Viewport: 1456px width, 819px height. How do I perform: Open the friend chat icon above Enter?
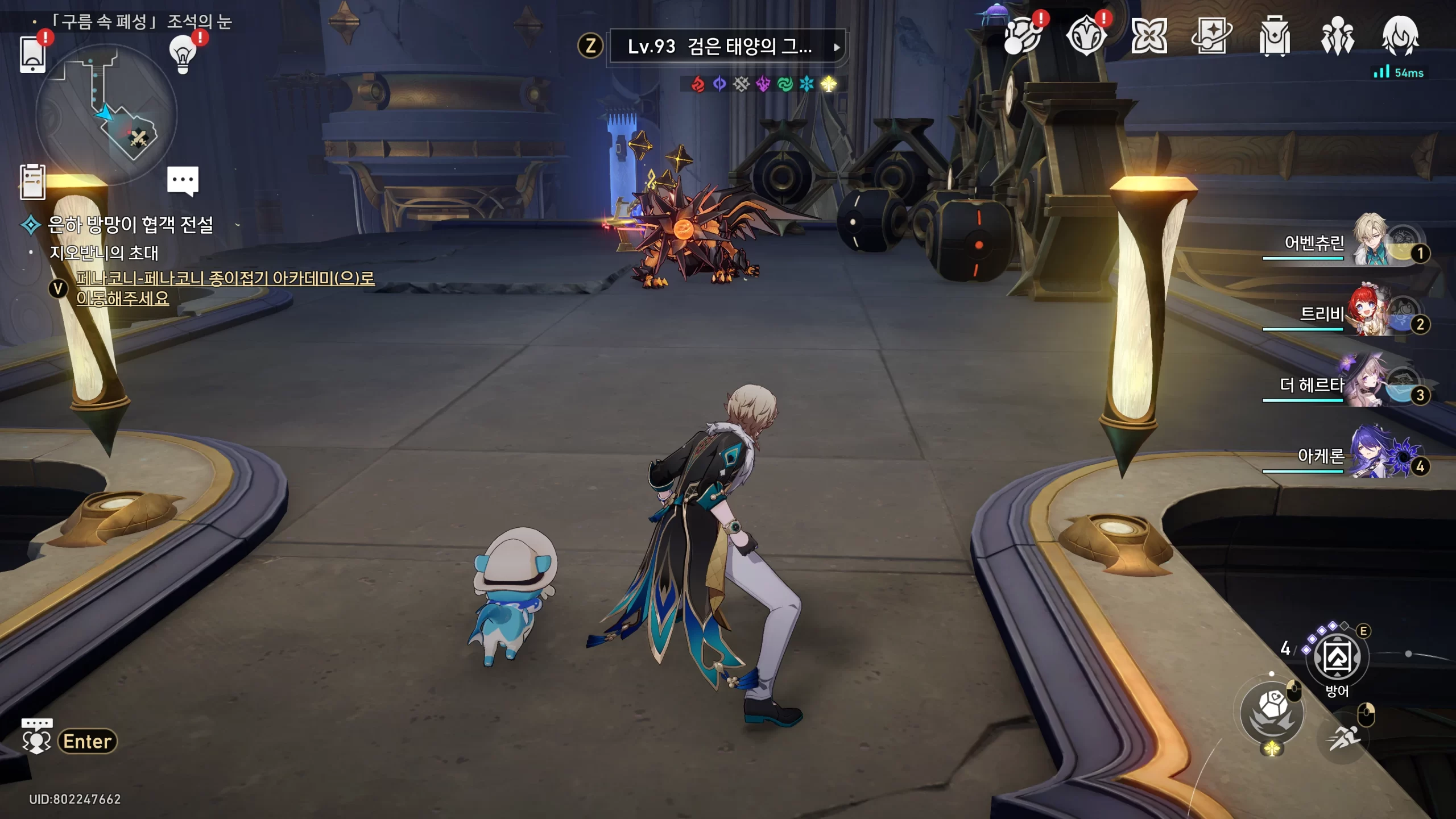(x=37, y=736)
